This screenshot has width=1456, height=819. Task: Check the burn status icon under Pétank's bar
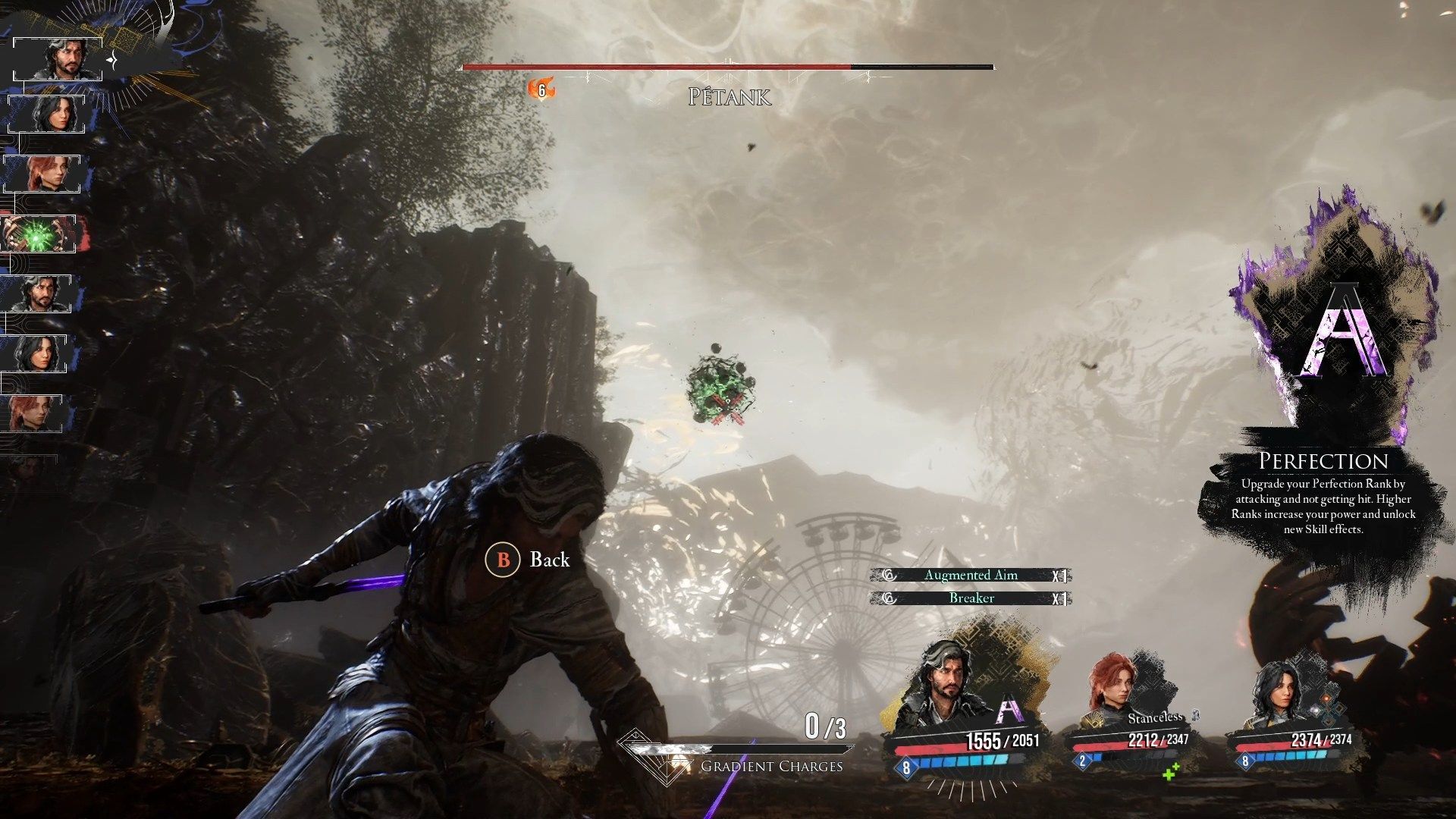541,90
